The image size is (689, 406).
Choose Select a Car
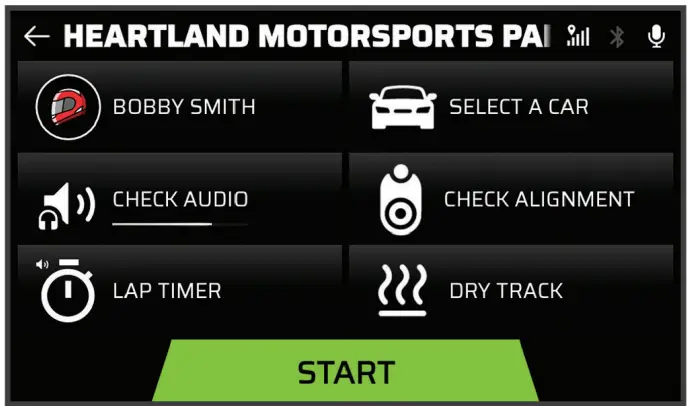pos(510,107)
